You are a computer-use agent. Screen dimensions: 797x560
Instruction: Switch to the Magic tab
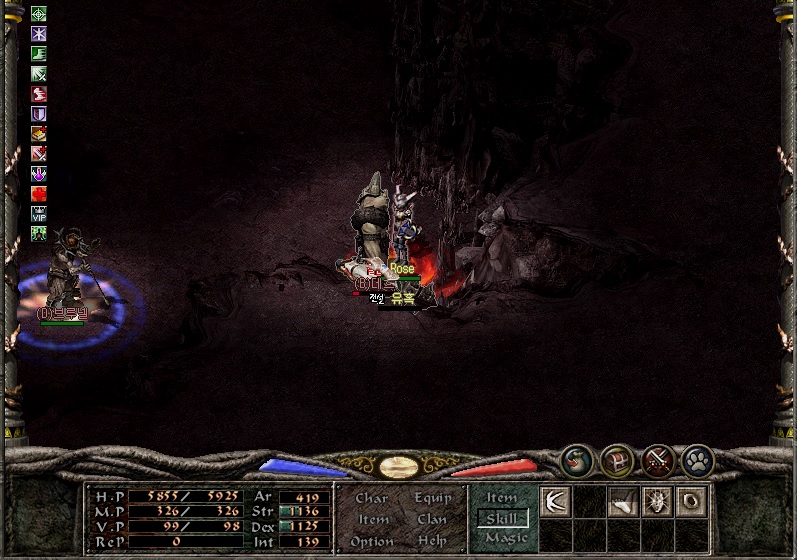[505, 538]
